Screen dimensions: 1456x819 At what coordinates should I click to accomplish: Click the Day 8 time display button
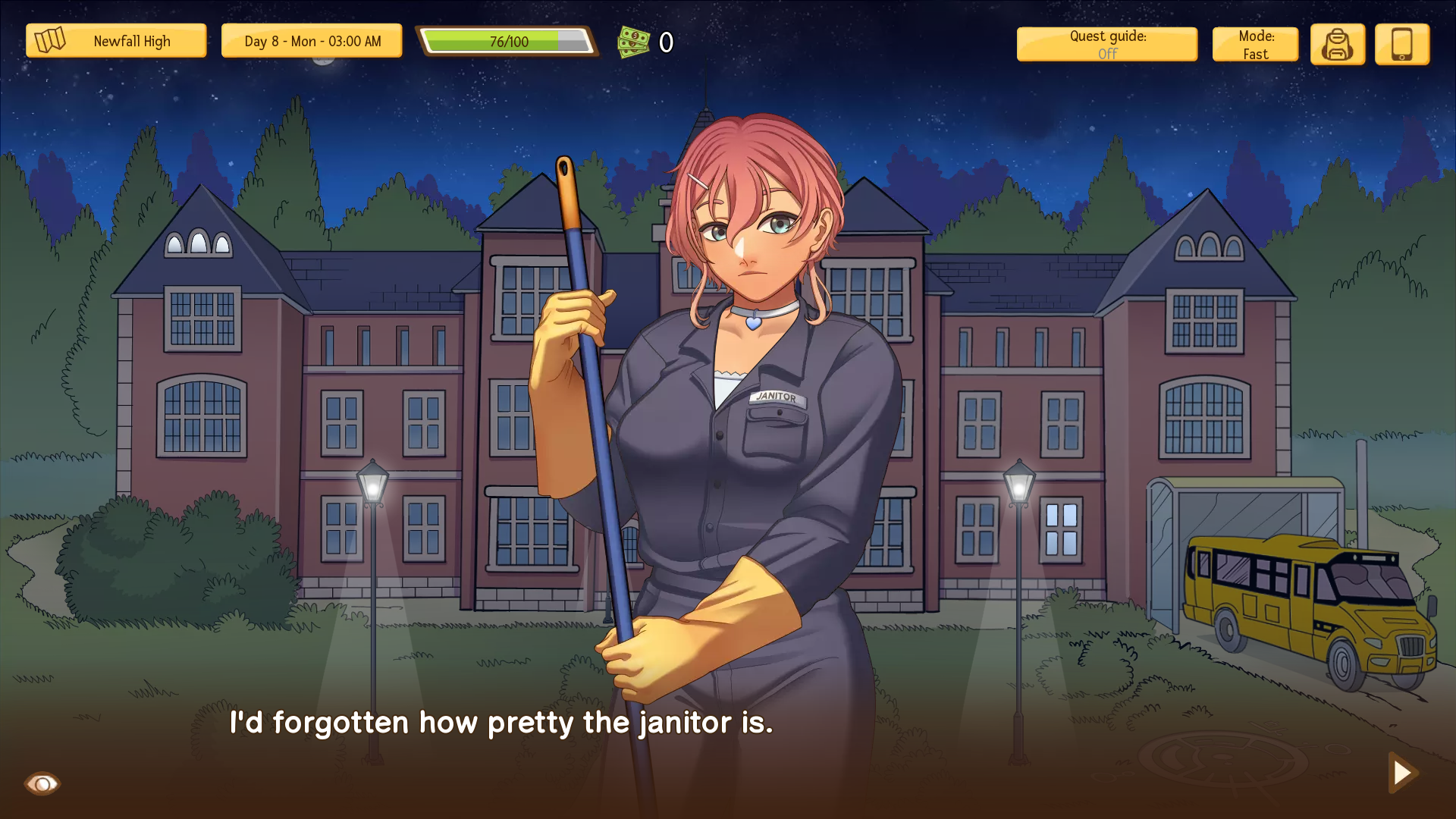[x=312, y=41]
